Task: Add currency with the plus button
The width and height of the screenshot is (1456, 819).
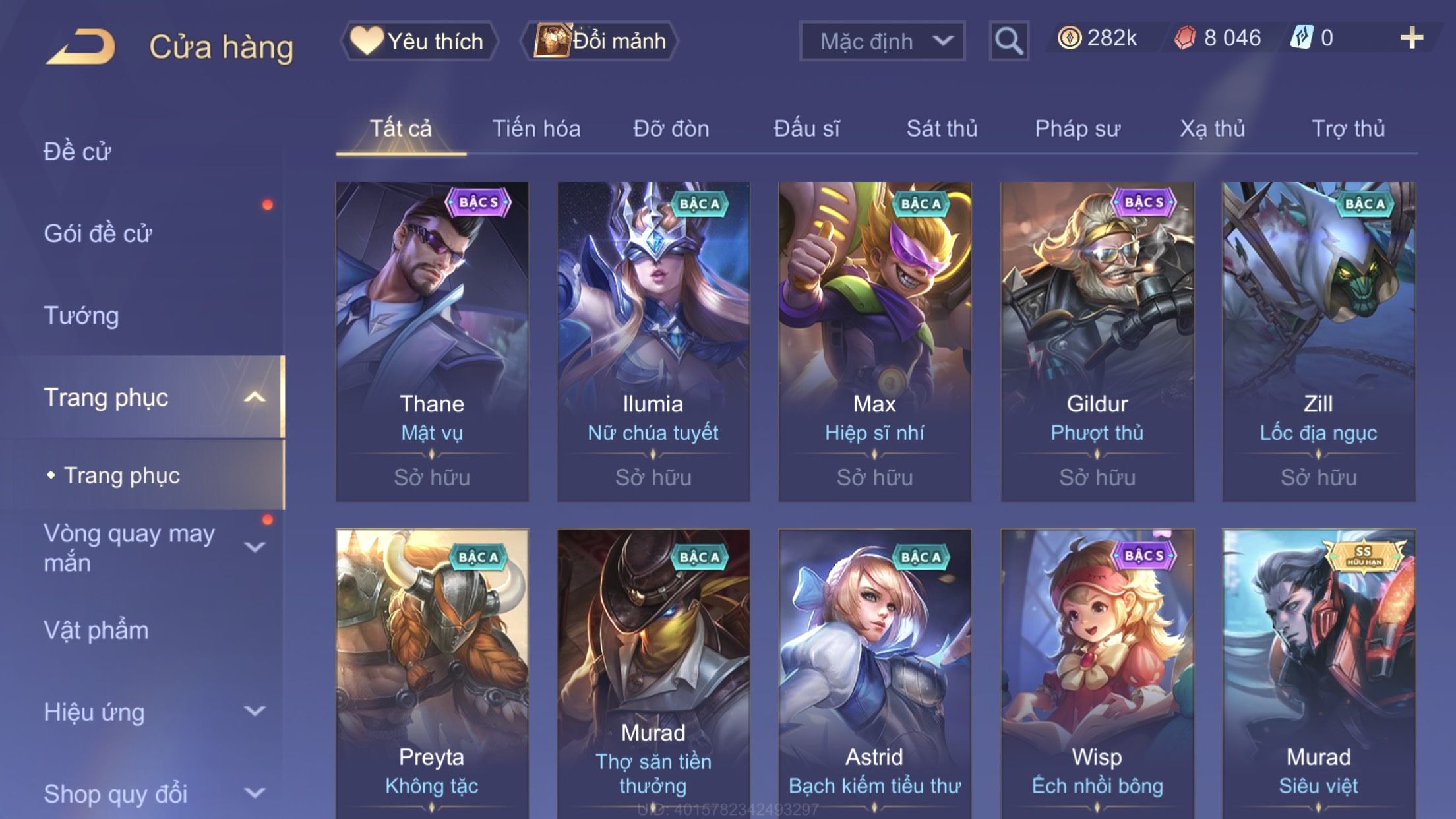Action: coord(1411,38)
